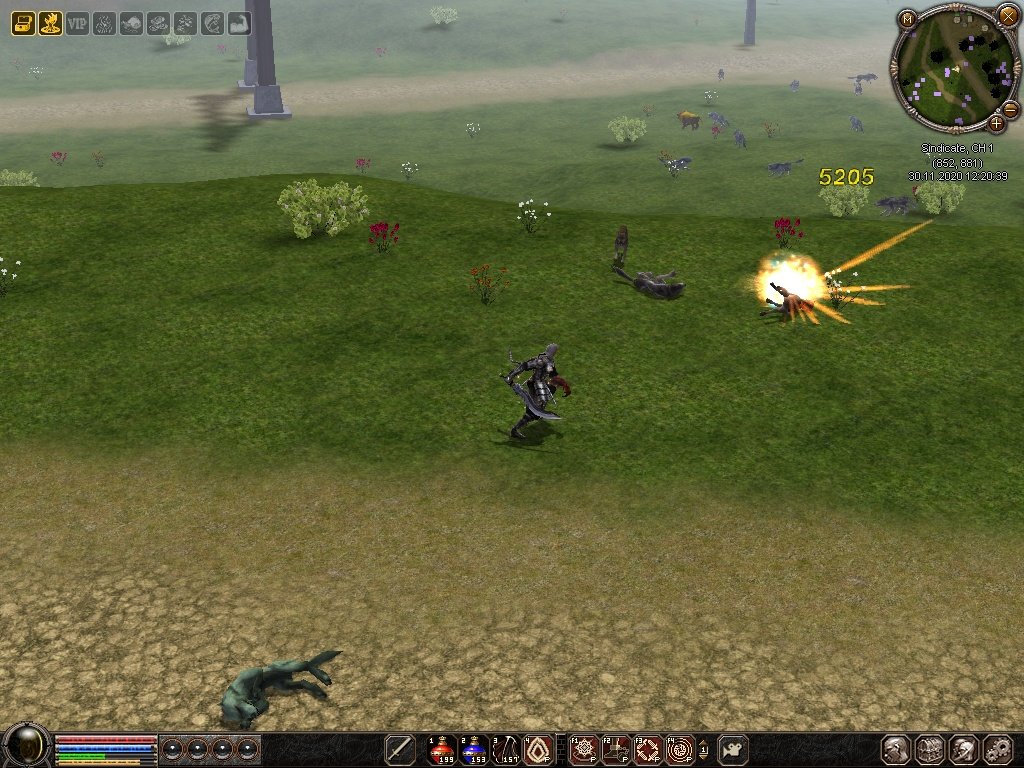Click the flexed arm strength icon
1024x768 pixels.
tap(239, 23)
